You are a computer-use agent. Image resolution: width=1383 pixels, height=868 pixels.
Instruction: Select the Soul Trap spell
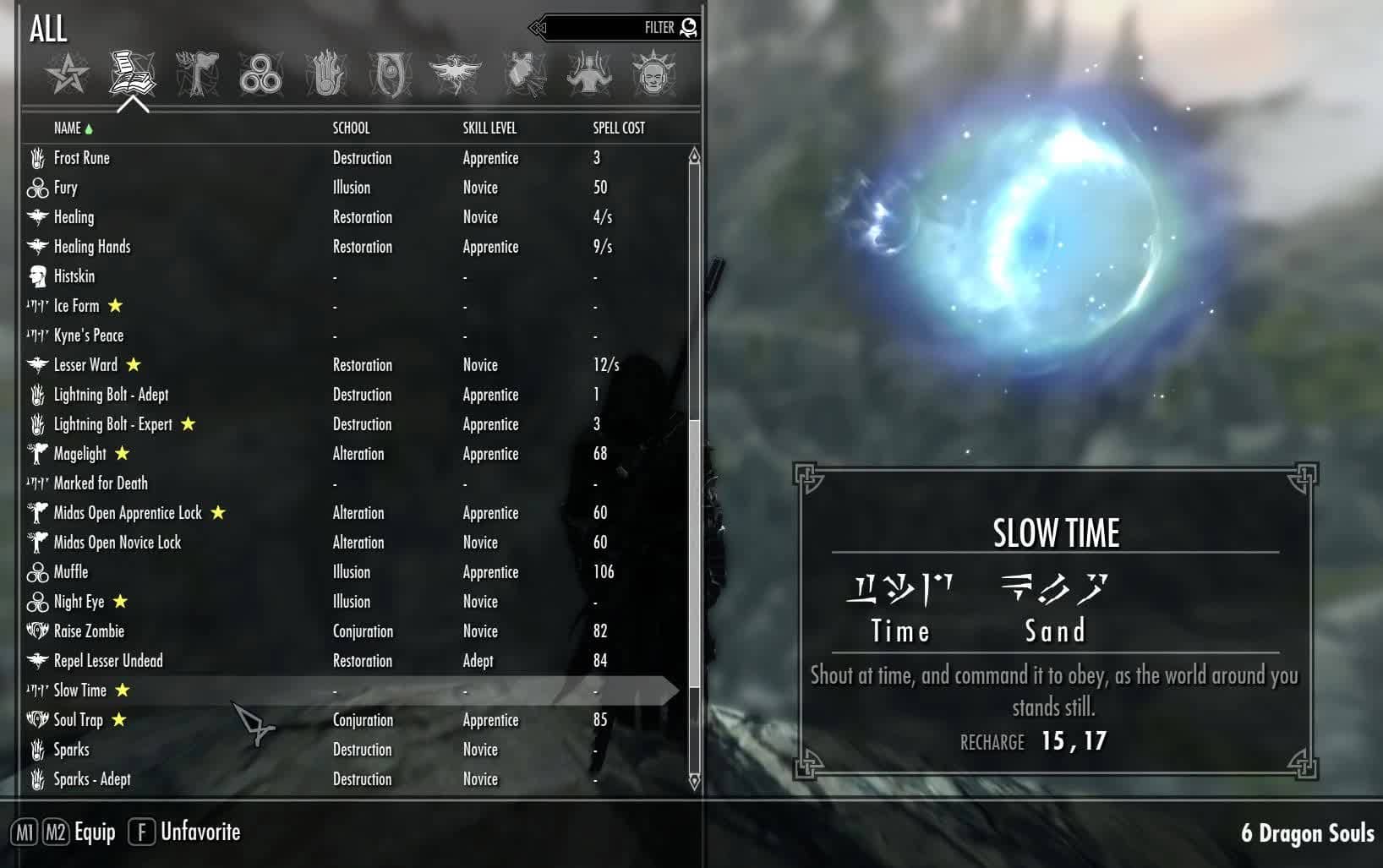tap(78, 720)
